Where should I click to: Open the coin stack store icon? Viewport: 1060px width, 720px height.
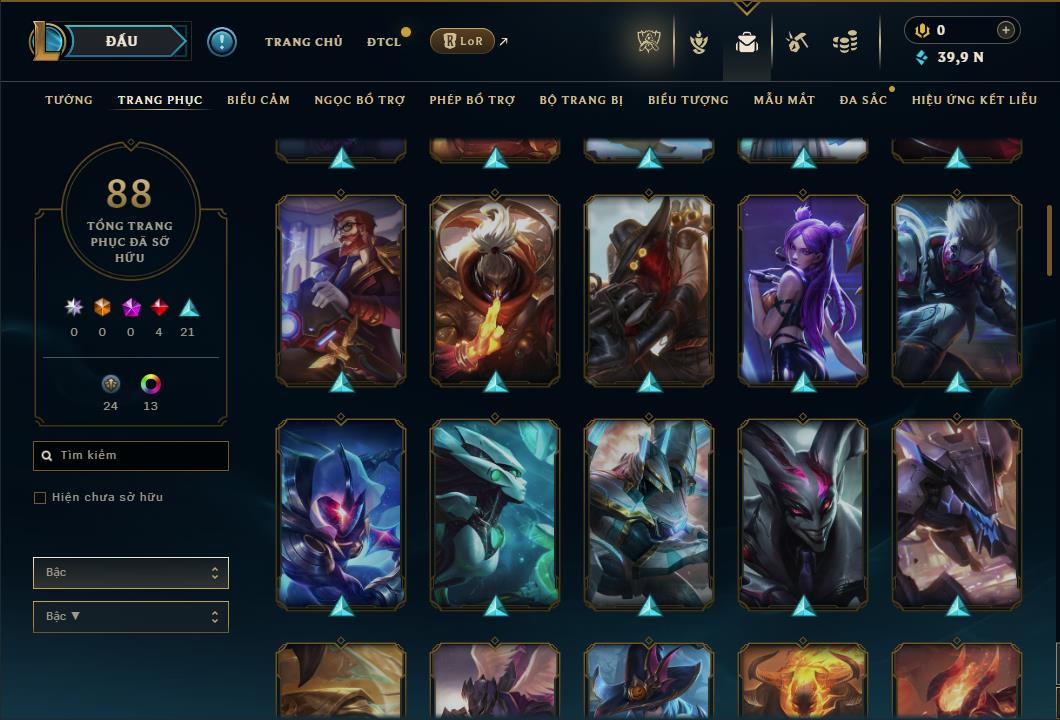click(845, 42)
